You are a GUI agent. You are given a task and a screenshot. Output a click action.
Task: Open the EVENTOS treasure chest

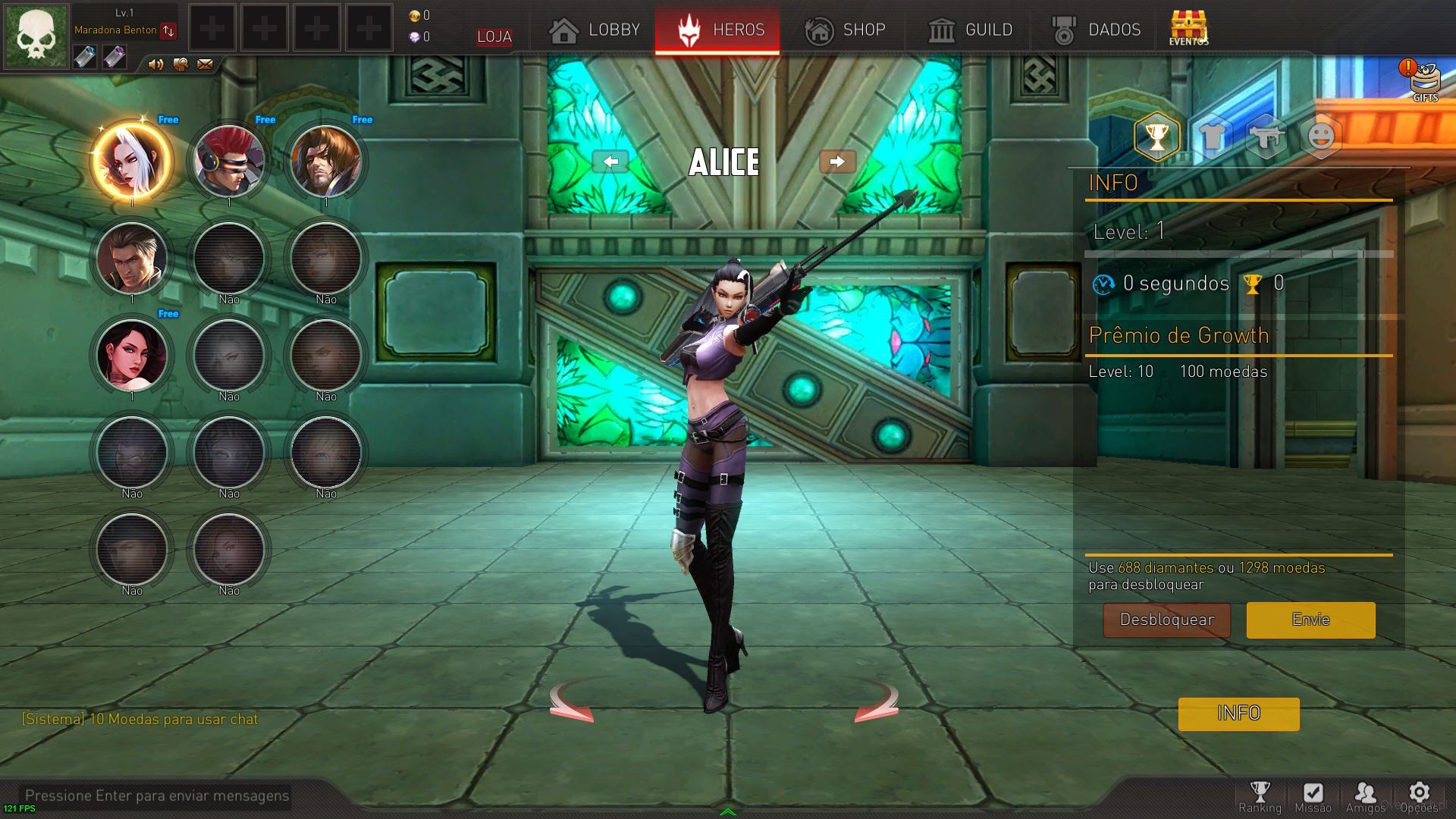click(1188, 28)
